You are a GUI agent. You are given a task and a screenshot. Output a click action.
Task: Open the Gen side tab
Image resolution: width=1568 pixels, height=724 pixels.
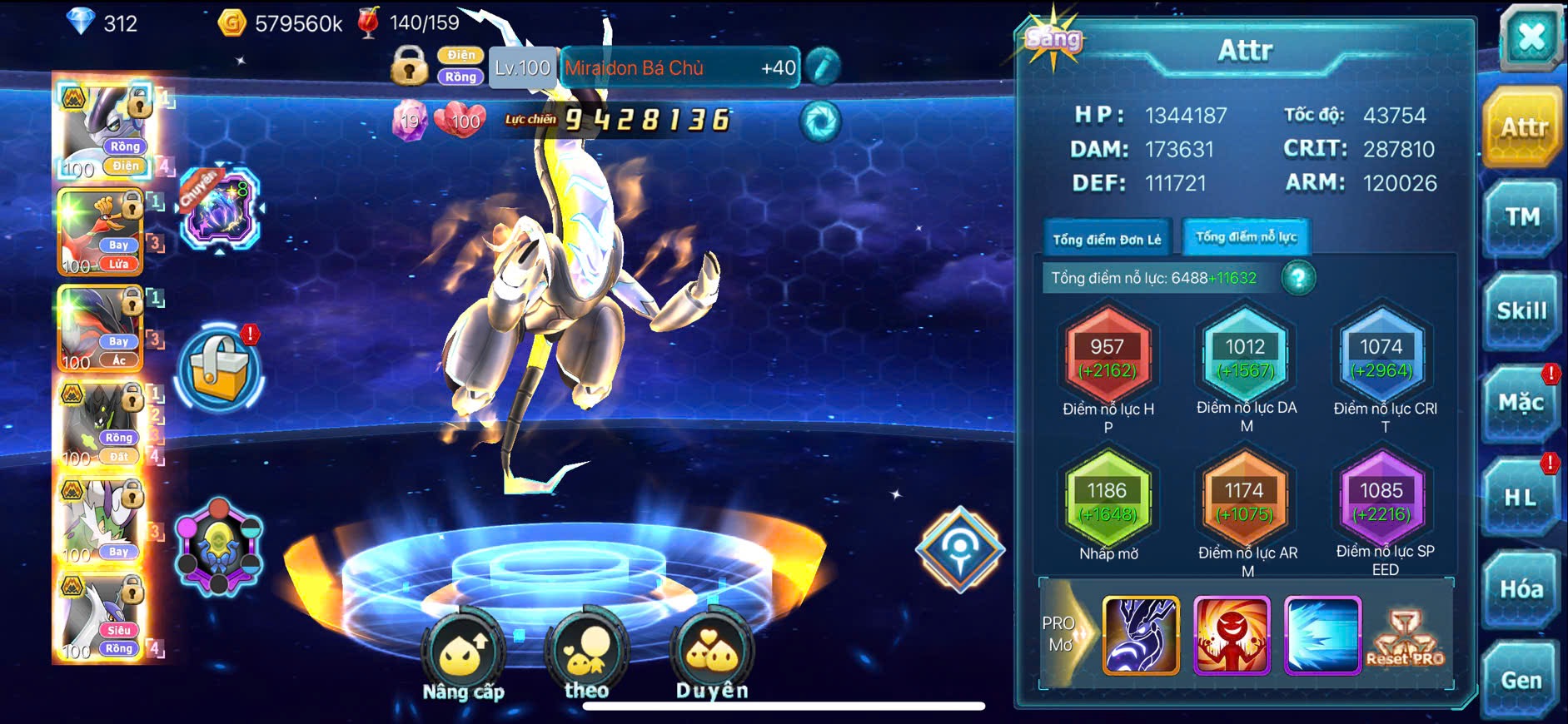pos(1521,681)
